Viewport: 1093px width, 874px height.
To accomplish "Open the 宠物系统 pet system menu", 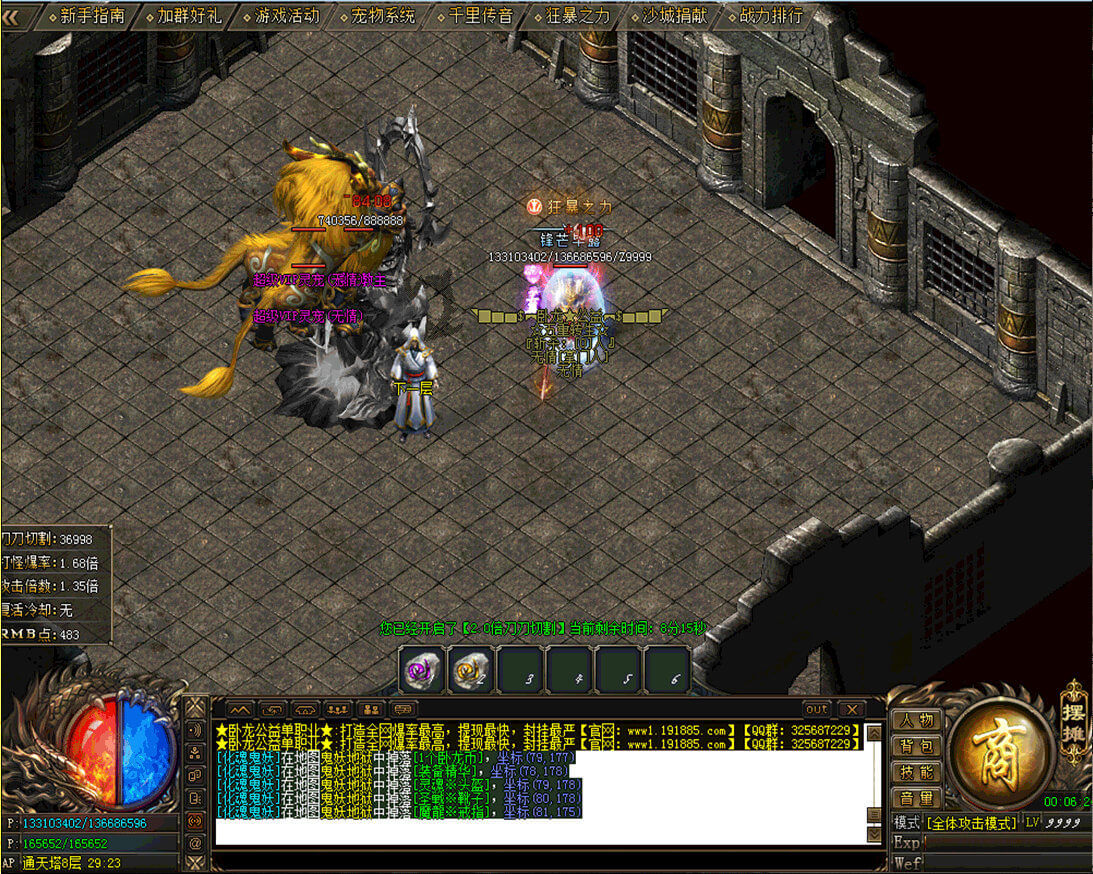I will [x=382, y=15].
